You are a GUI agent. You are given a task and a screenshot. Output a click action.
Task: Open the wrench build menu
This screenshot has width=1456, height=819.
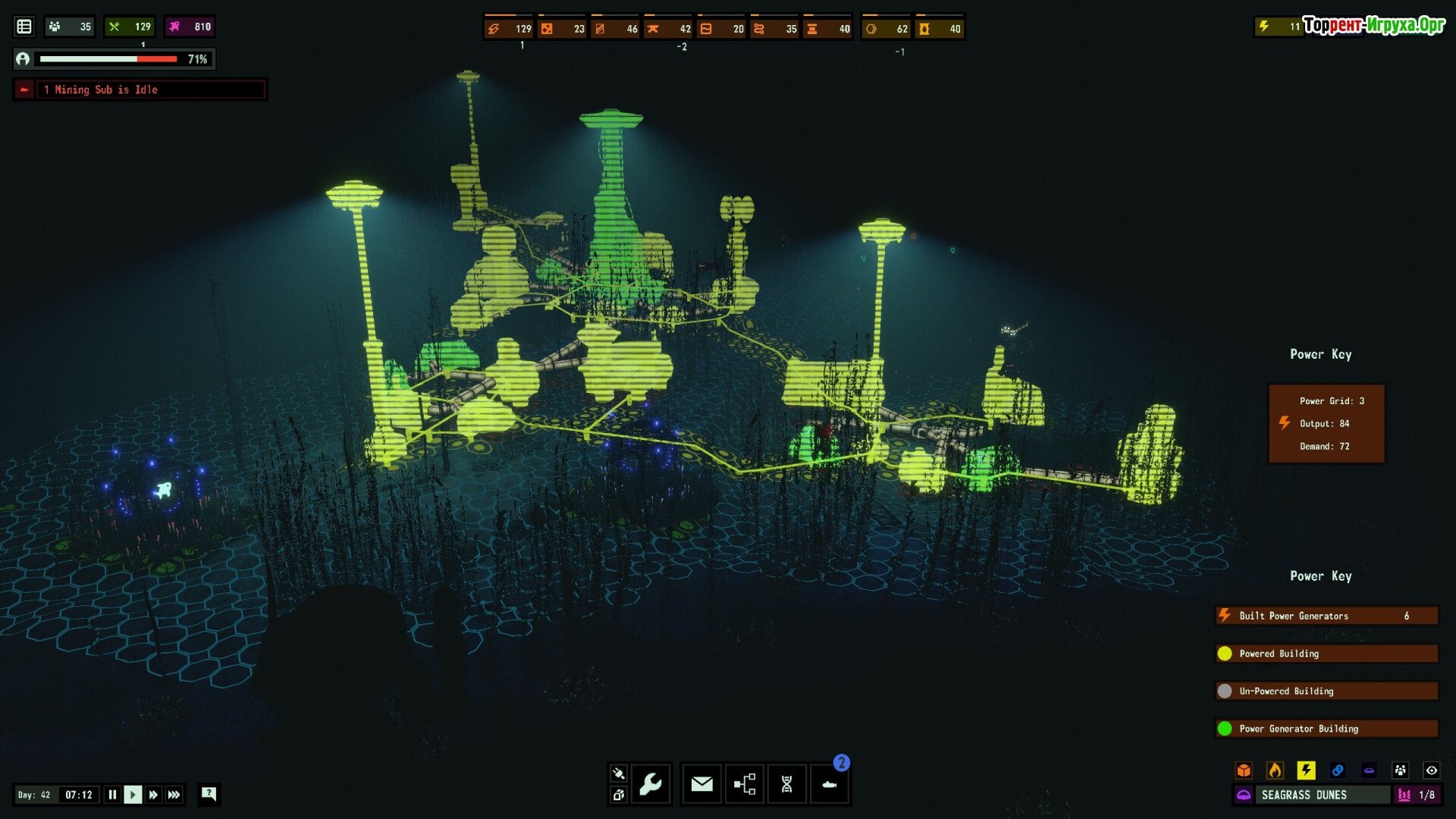click(651, 783)
